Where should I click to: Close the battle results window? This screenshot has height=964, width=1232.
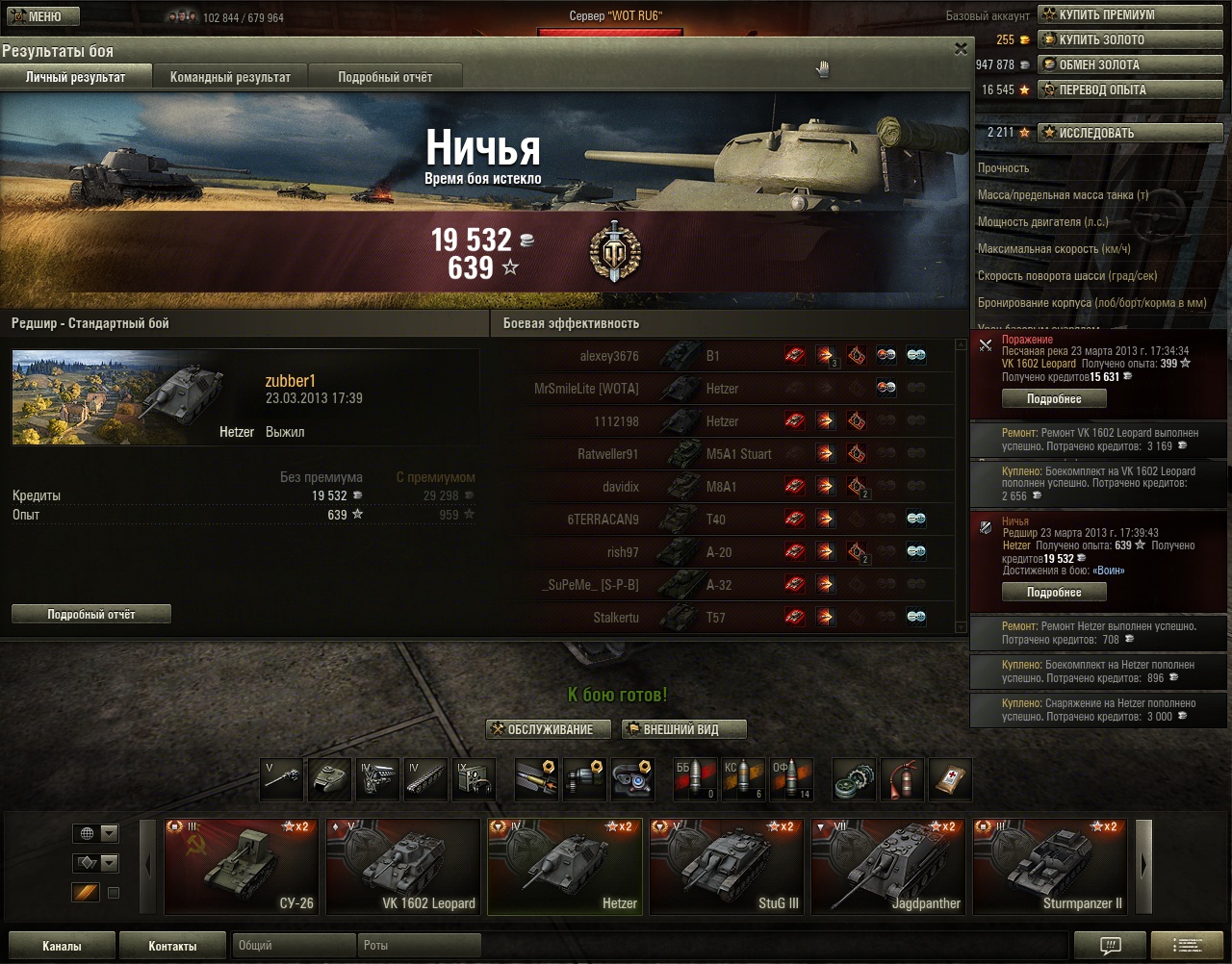[x=961, y=49]
